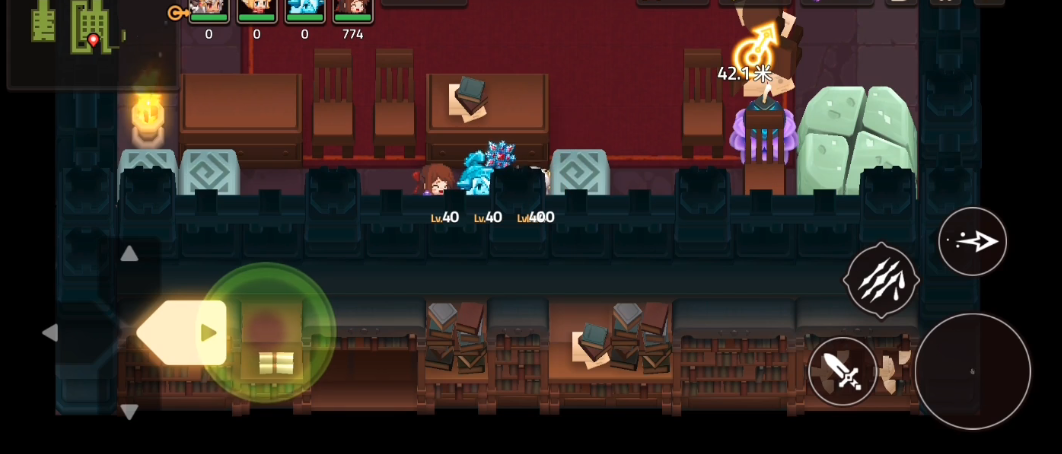
Task: Tap the large main attack button
Action: coord(972,371)
